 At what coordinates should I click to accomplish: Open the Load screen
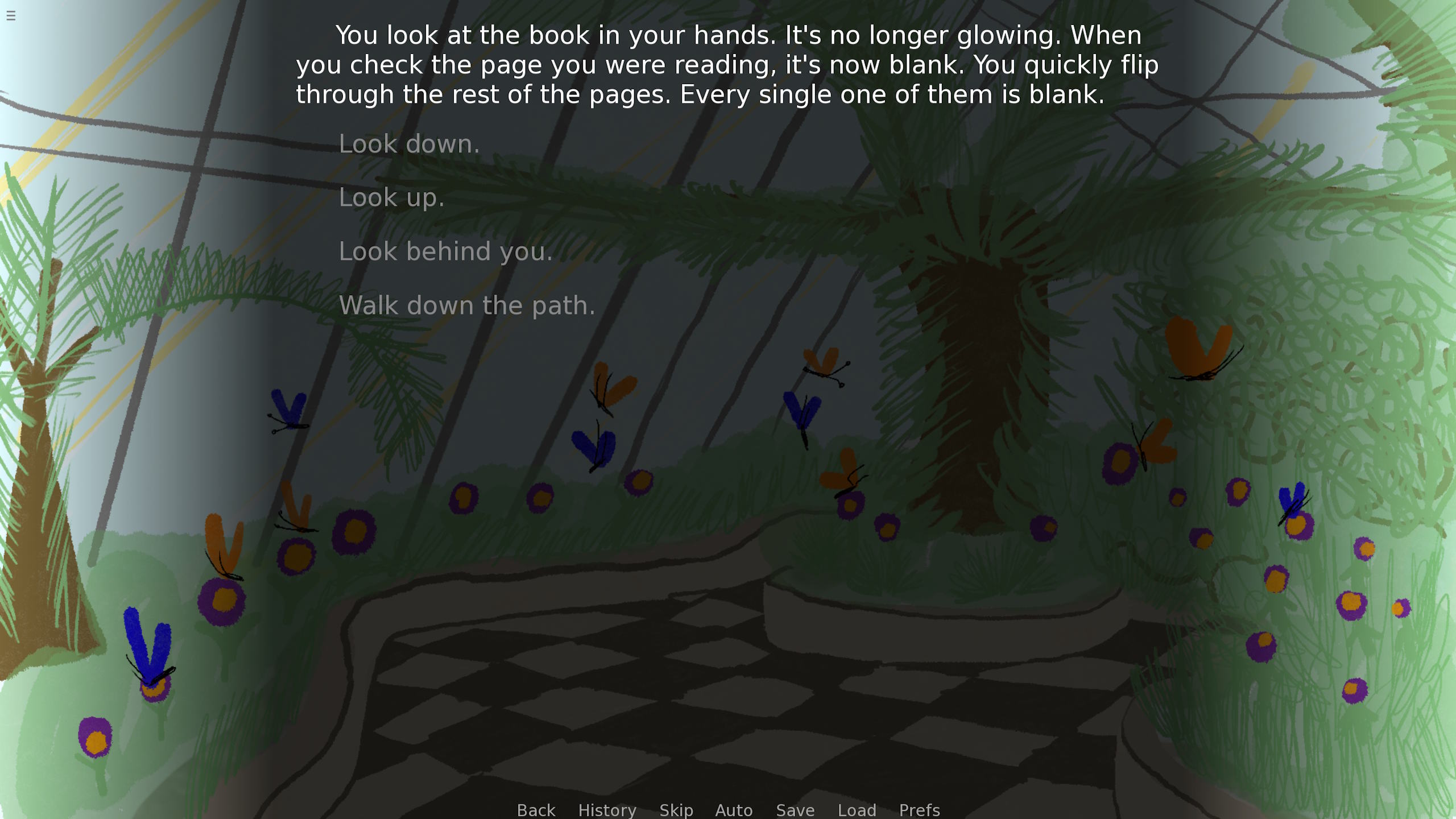[857, 809]
